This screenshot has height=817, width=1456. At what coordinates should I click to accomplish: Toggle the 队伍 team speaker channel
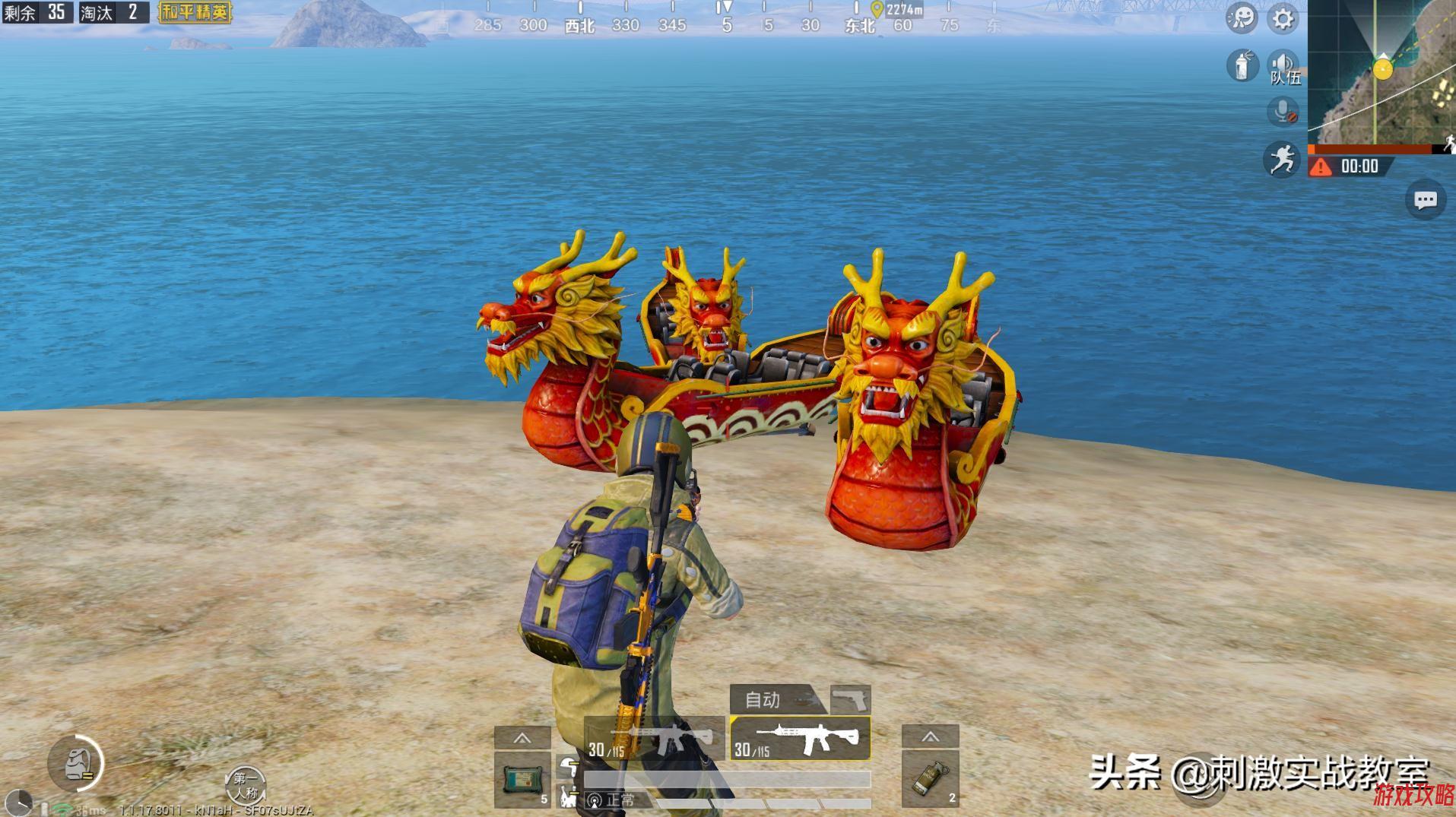pyautogui.click(x=1283, y=67)
